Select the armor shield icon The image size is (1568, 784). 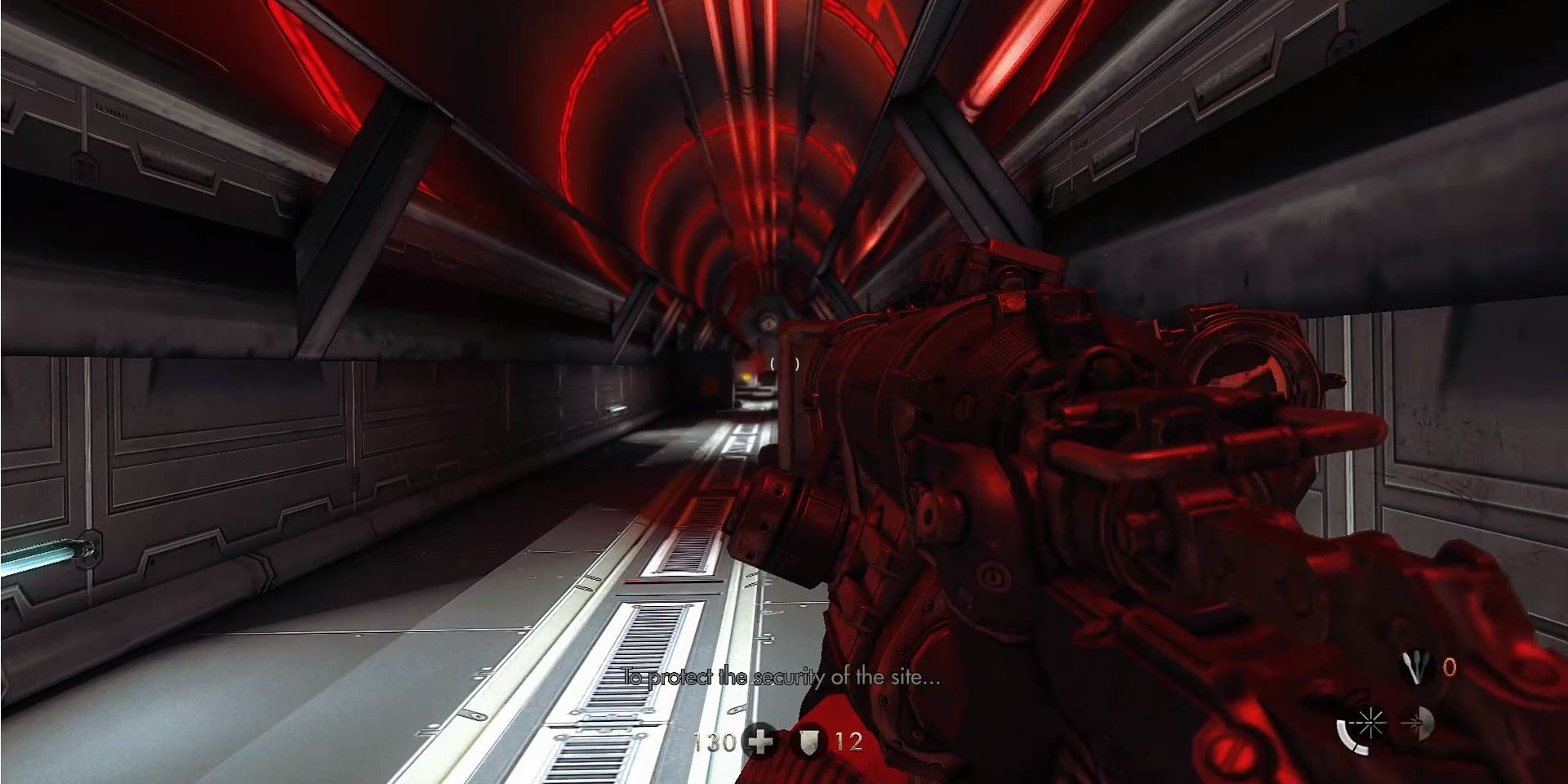pos(810,743)
